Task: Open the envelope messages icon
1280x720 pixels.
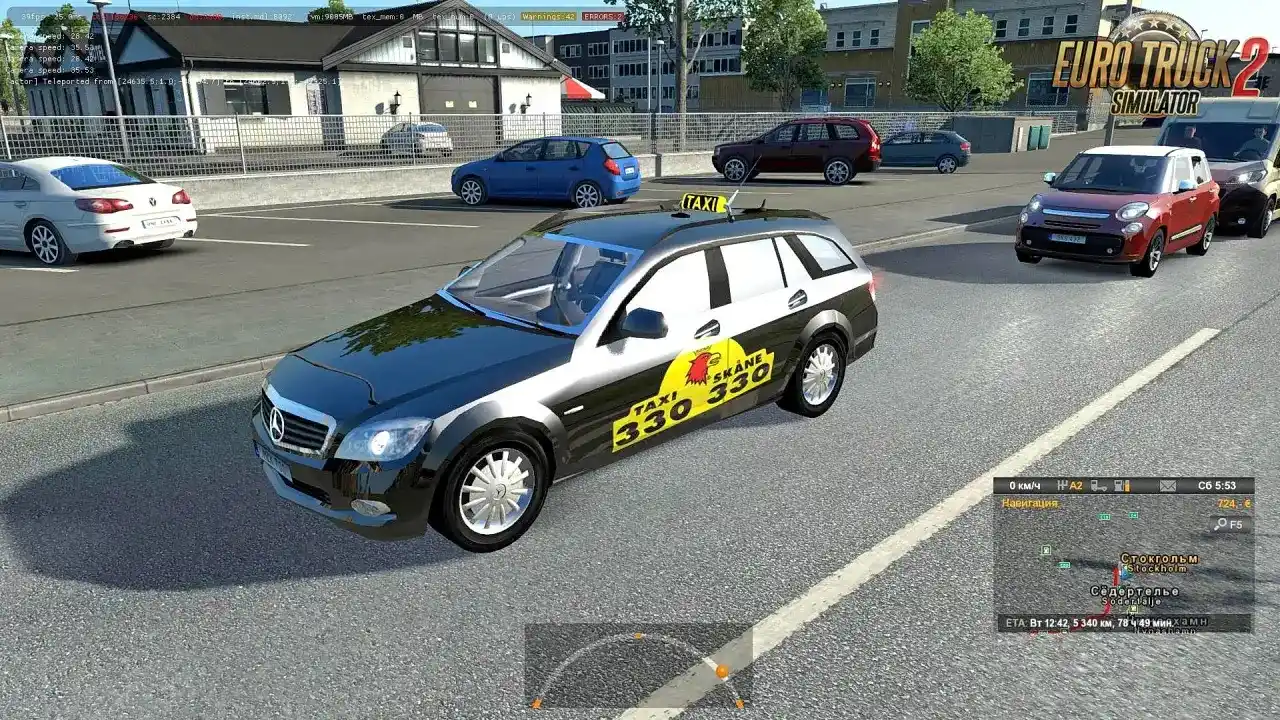Action: pos(1167,486)
